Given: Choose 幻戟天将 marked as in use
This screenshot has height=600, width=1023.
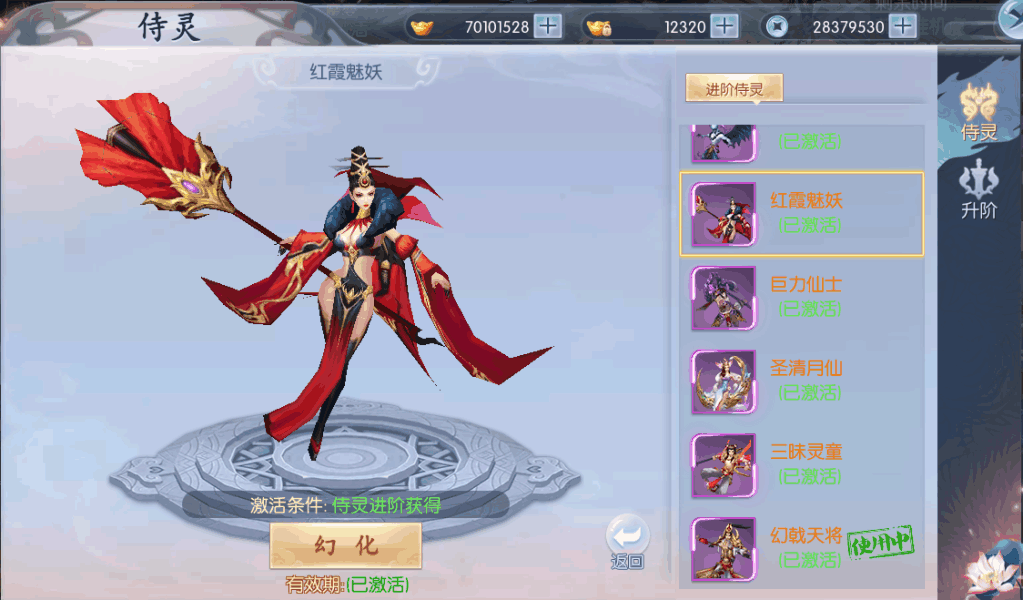Looking at the screenshot, I should click(x=801, y=549).
